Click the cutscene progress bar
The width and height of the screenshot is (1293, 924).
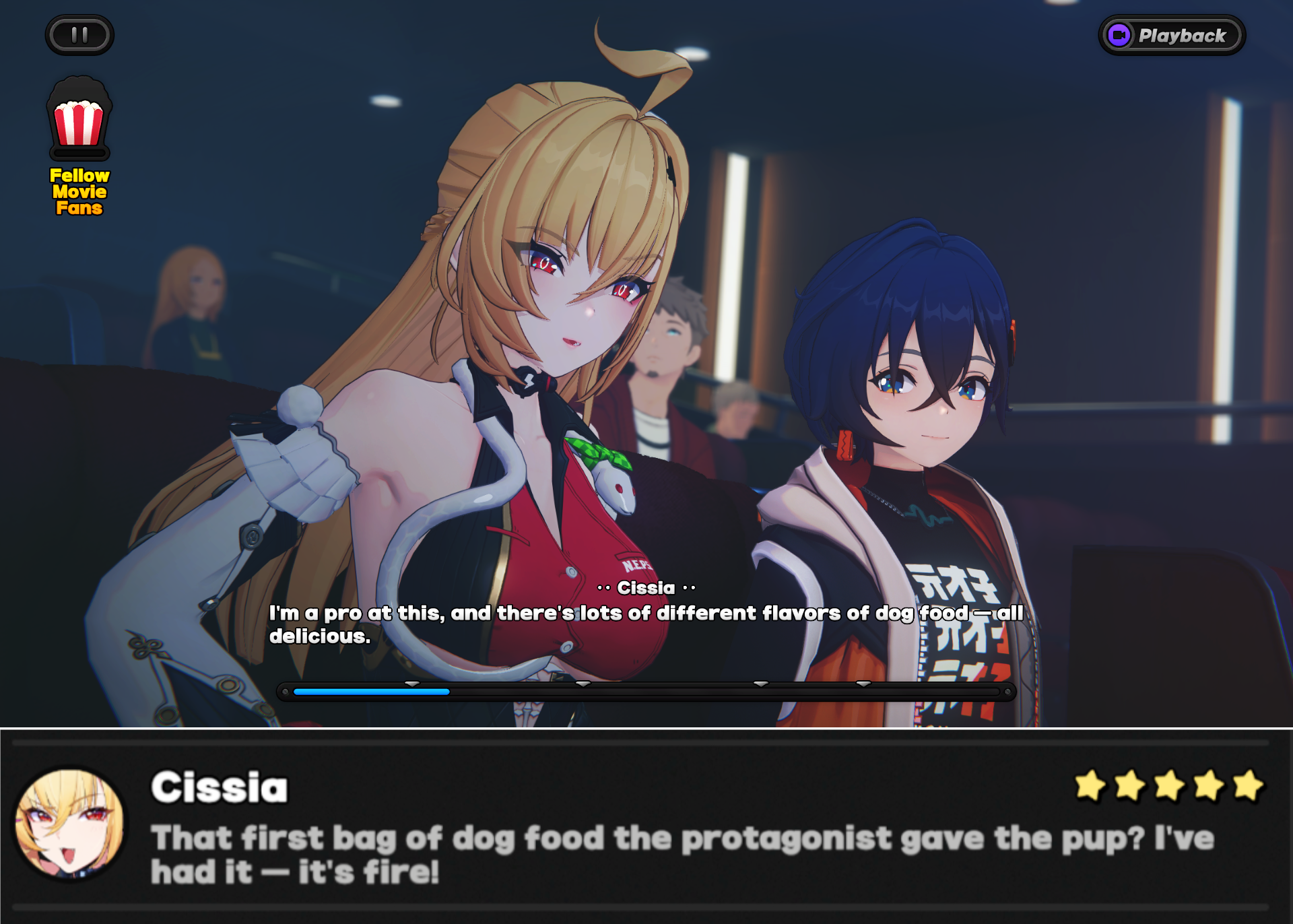(646, 692)
